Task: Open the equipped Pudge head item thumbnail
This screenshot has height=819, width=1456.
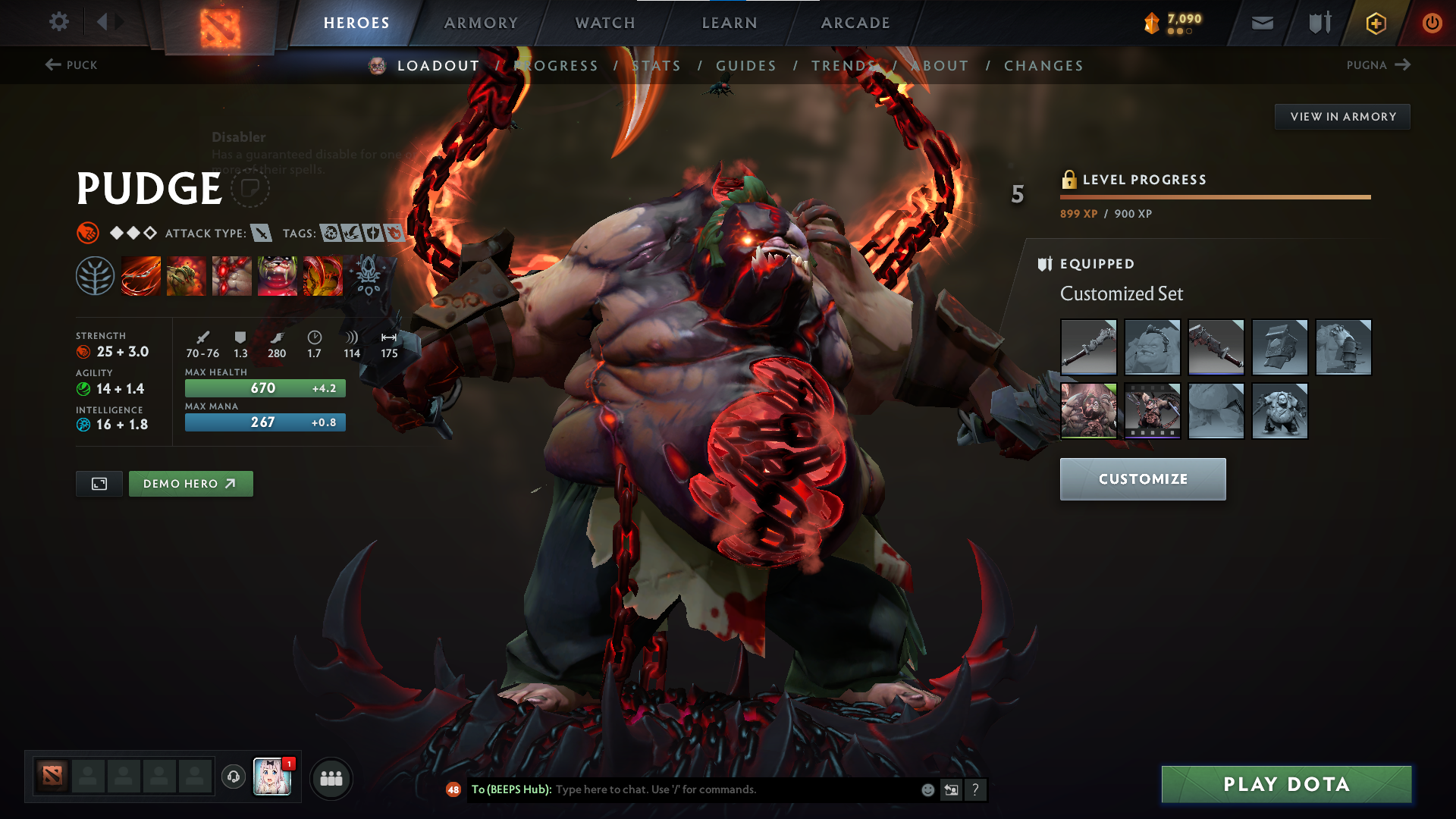Action: pyautogui.click(x=1152, y=347)
